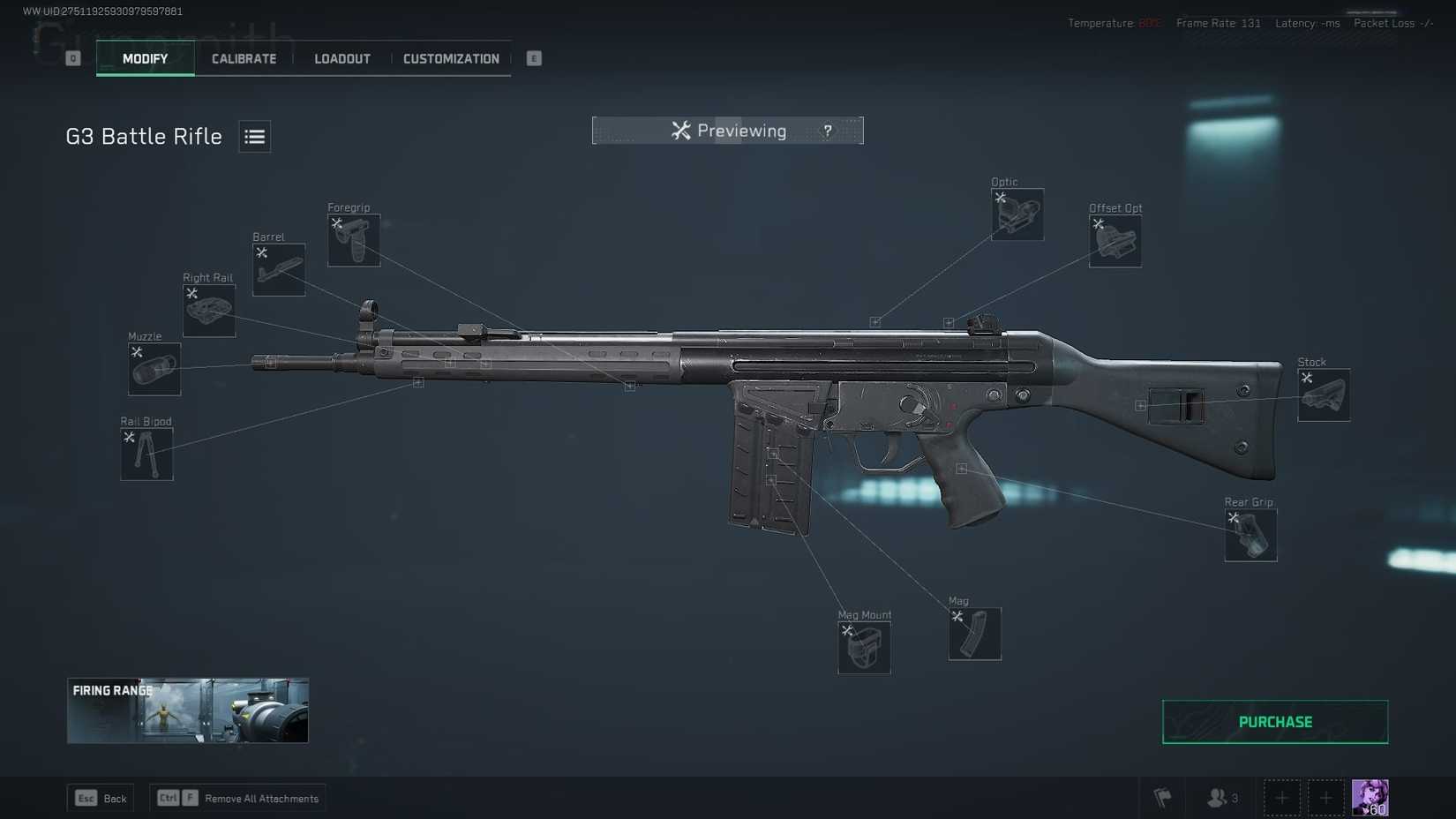Select the Rear Grip slot

(1250, 535)
